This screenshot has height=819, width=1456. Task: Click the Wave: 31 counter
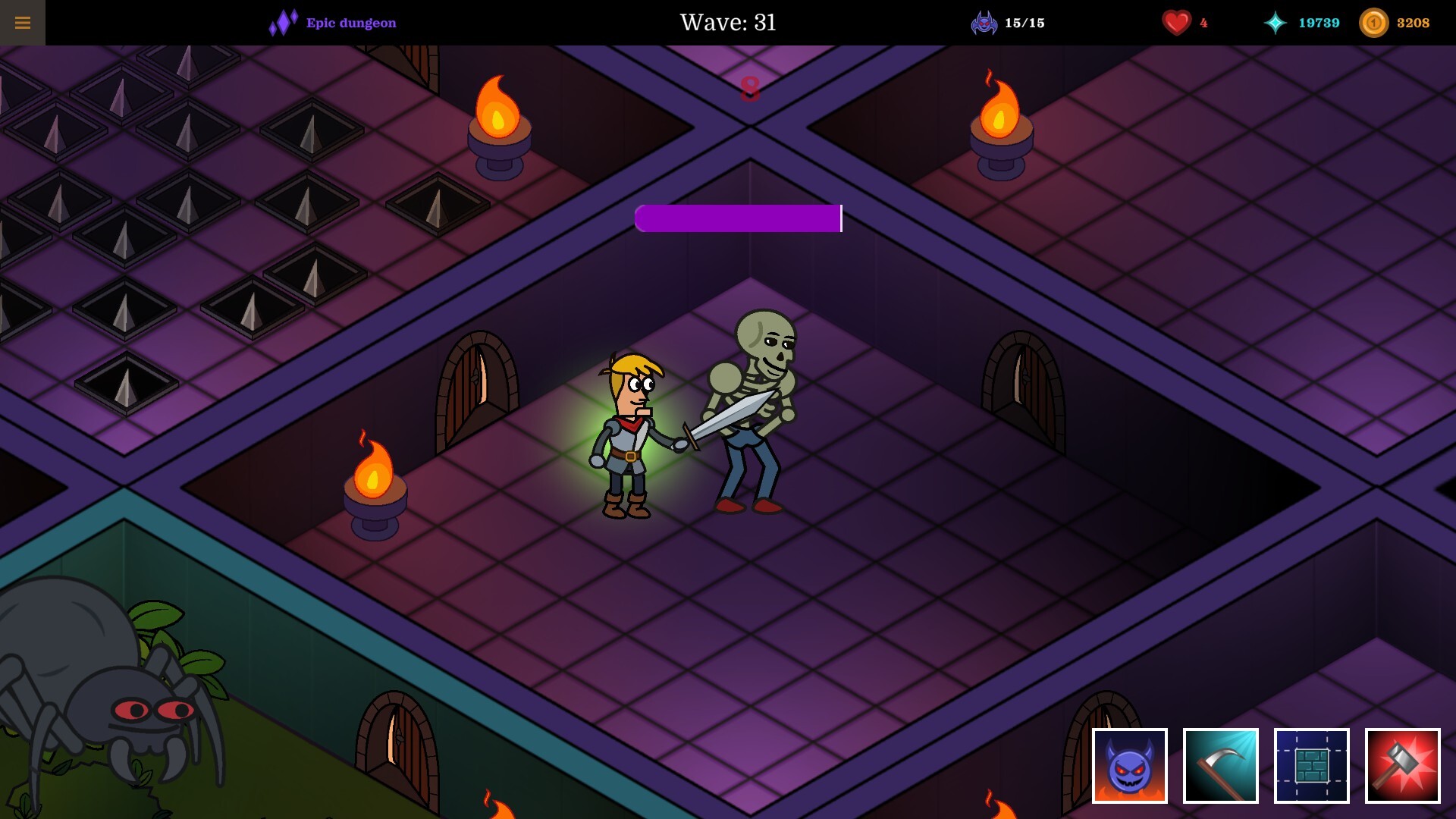pyautogui.click(x=727, y=23)
